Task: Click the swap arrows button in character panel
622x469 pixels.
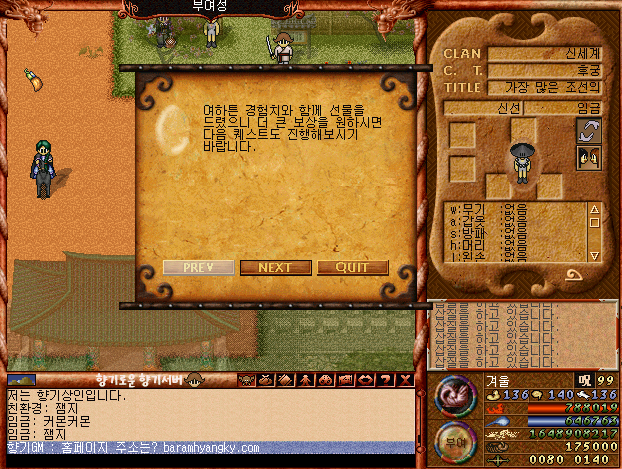Action: point(589,130)
